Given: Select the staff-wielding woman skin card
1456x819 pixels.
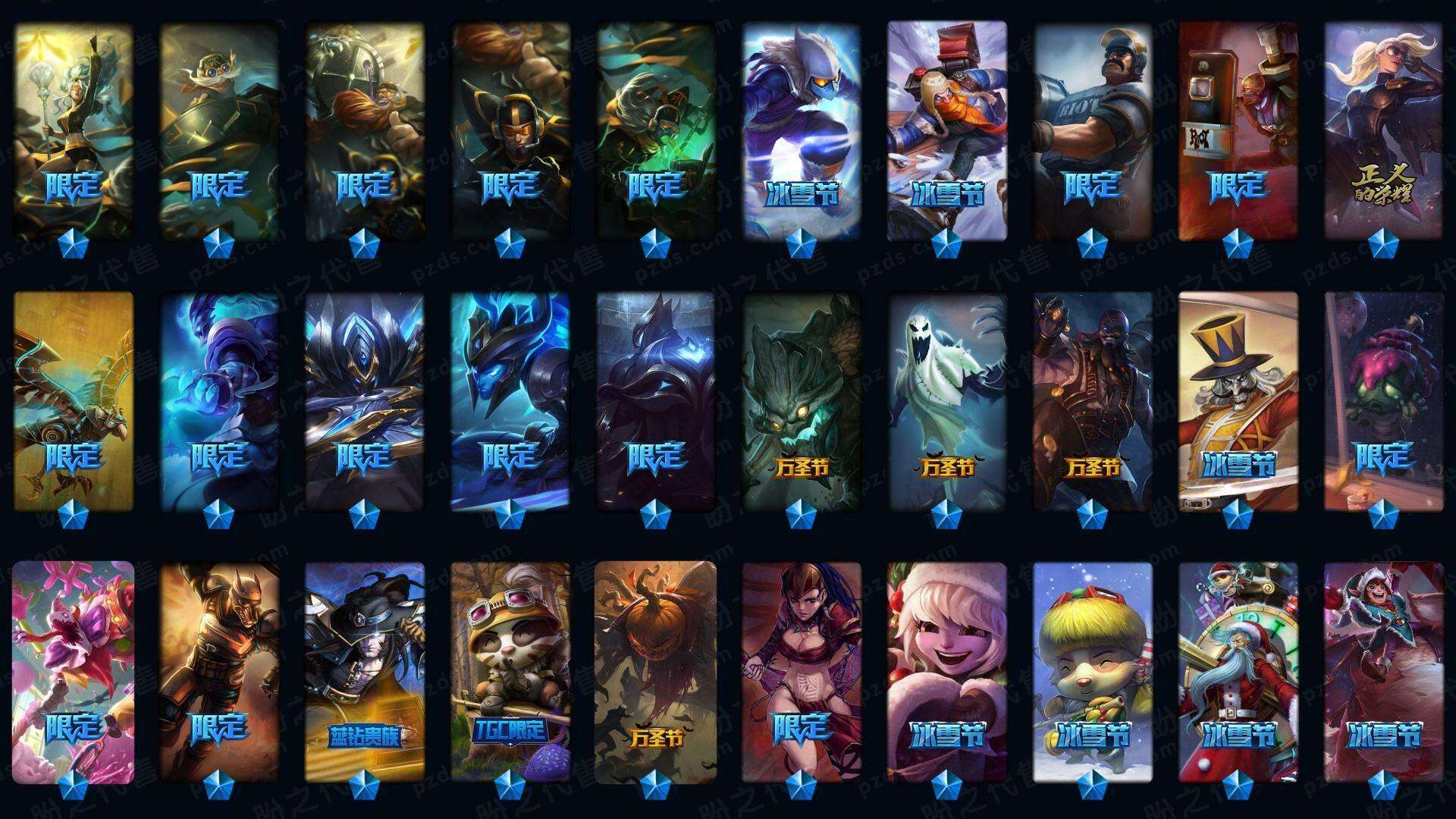Looking at the screenshot, I should [74, 129].
